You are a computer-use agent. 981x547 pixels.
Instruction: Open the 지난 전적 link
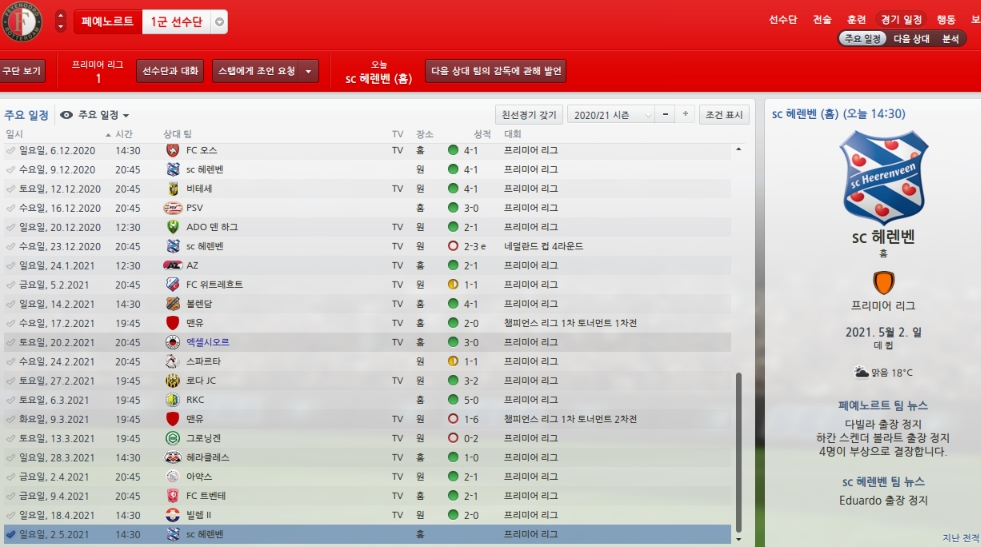[960, 538]
